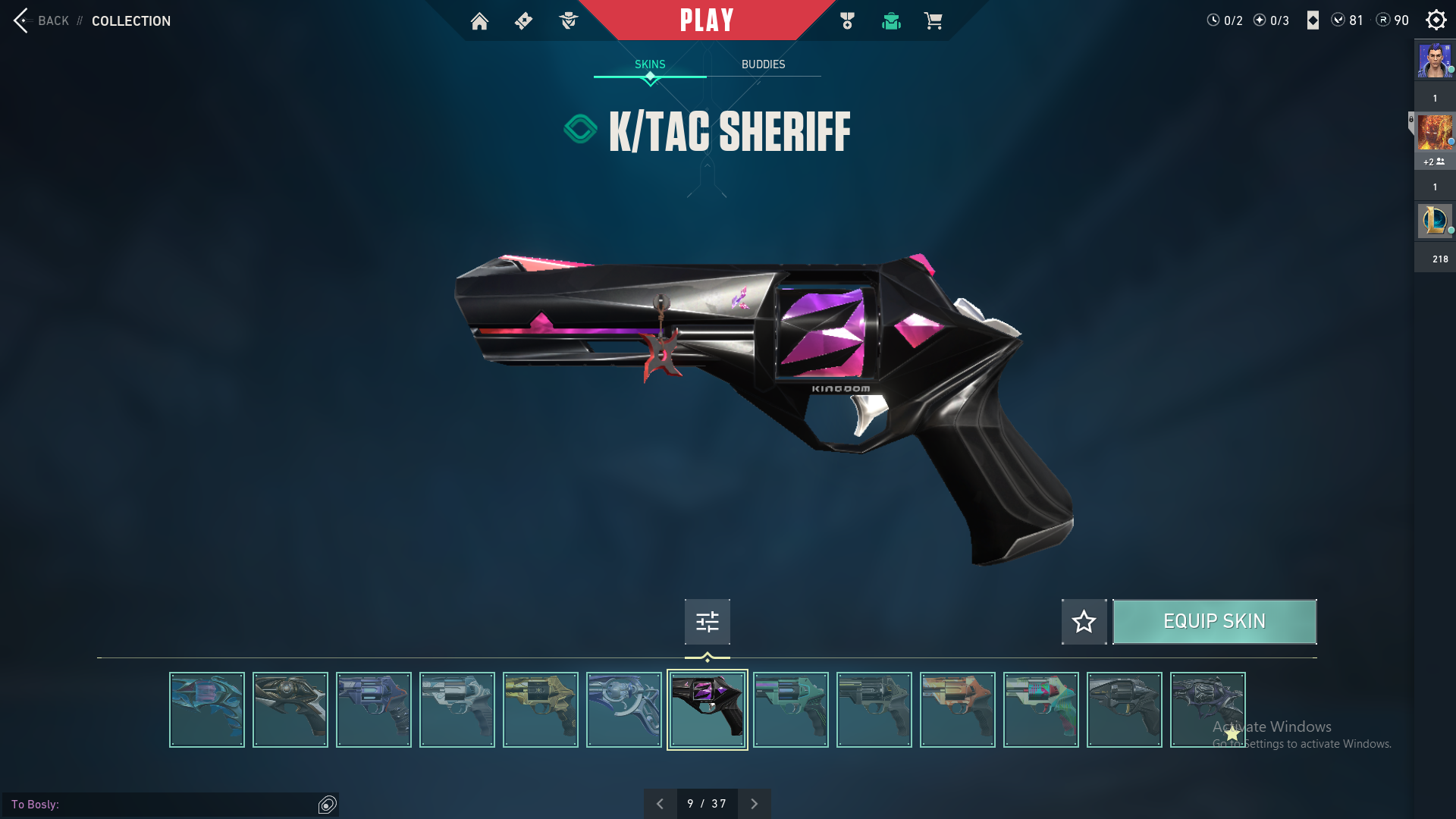The height and width of the screenshot is (819, 1456).
Task: Choose the orange Sheriff skin thumbnail
Action: 957,710
